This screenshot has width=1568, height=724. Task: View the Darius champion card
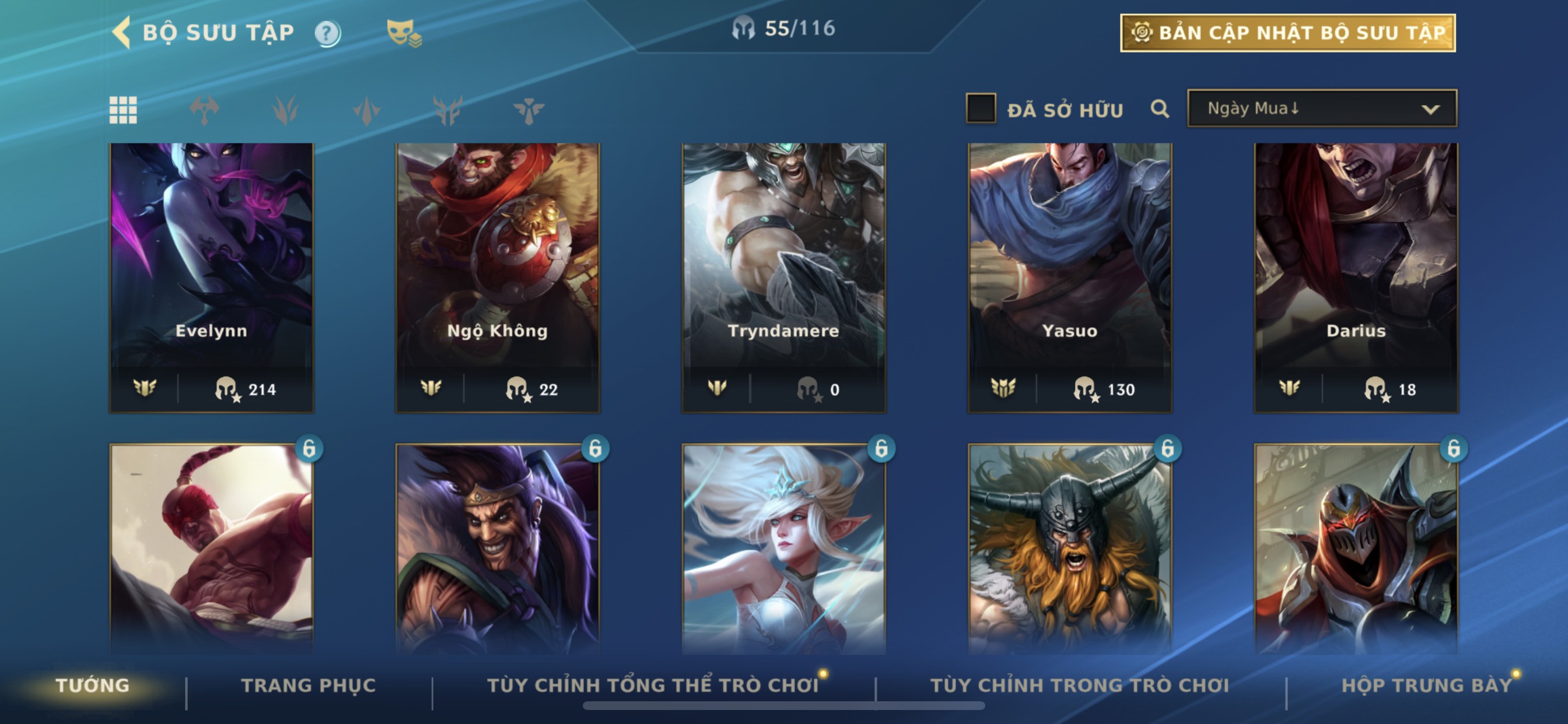pos(1356,277)
